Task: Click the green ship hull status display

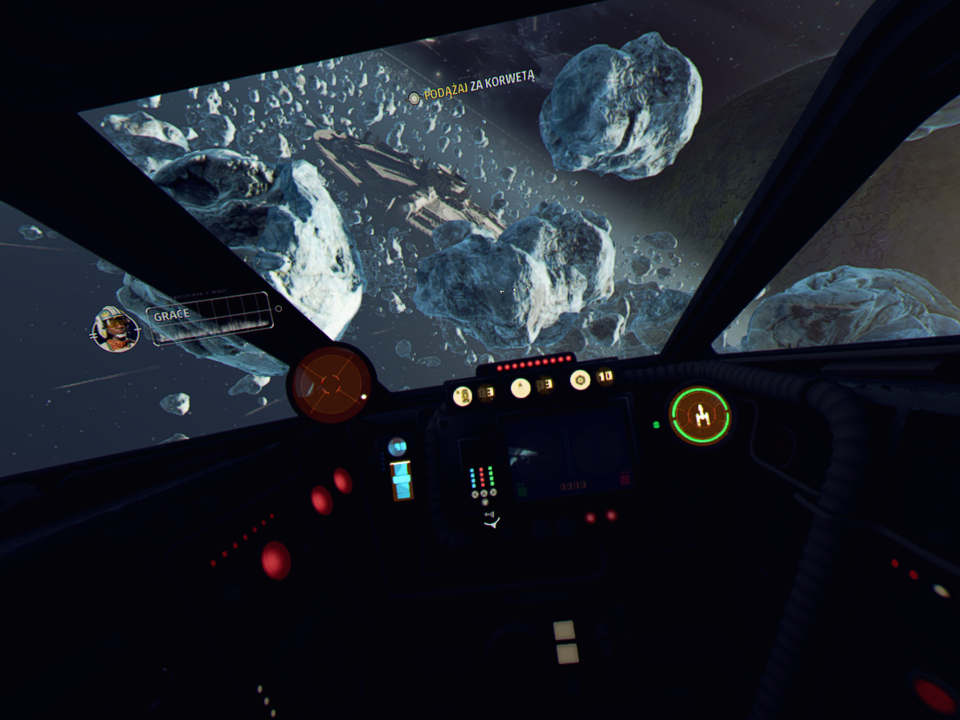Action: pyautogui.click(x=700, y=415)
